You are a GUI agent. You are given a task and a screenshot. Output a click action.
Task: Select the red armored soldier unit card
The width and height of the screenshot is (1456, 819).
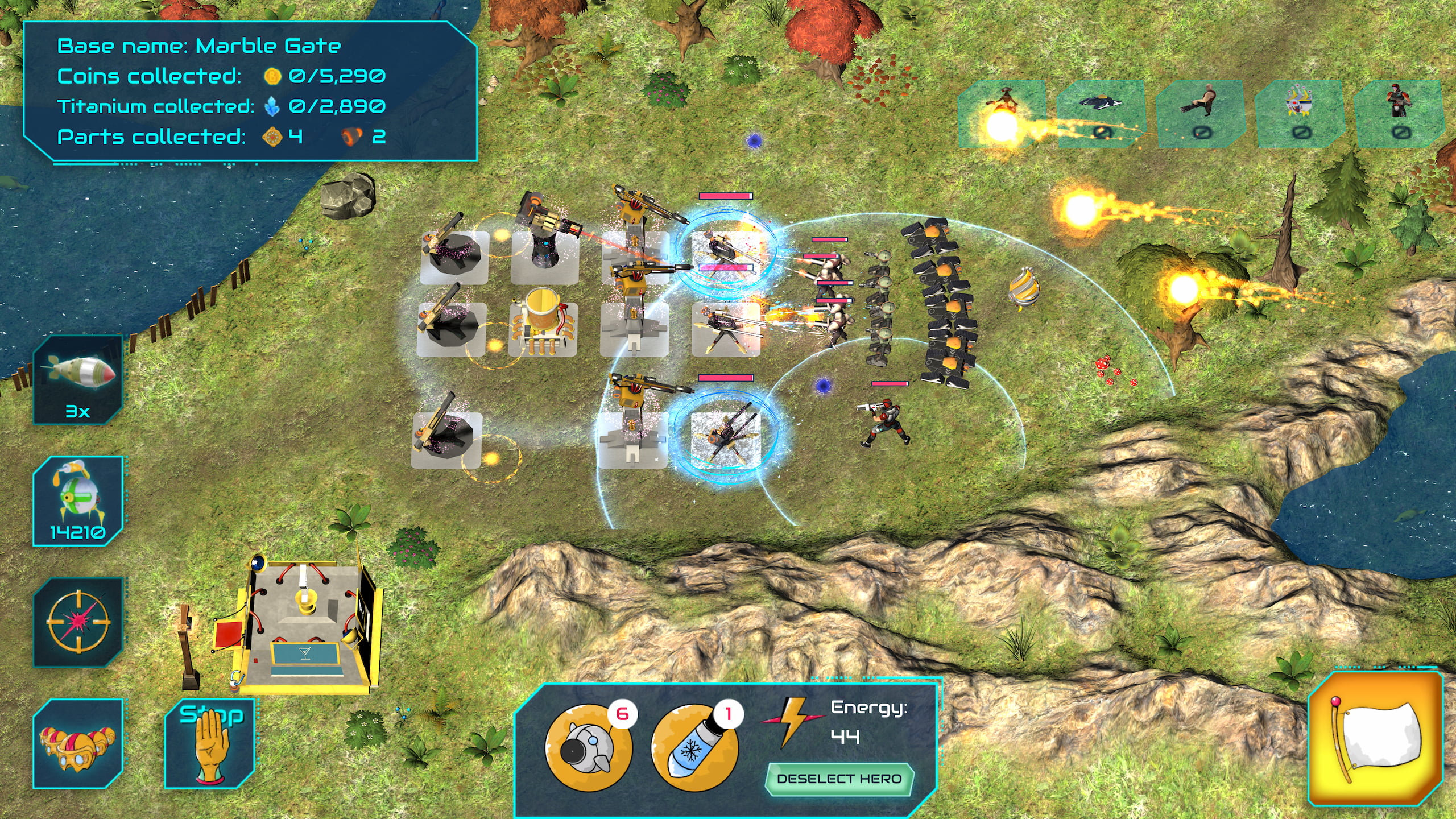[x=1399, y=113]
